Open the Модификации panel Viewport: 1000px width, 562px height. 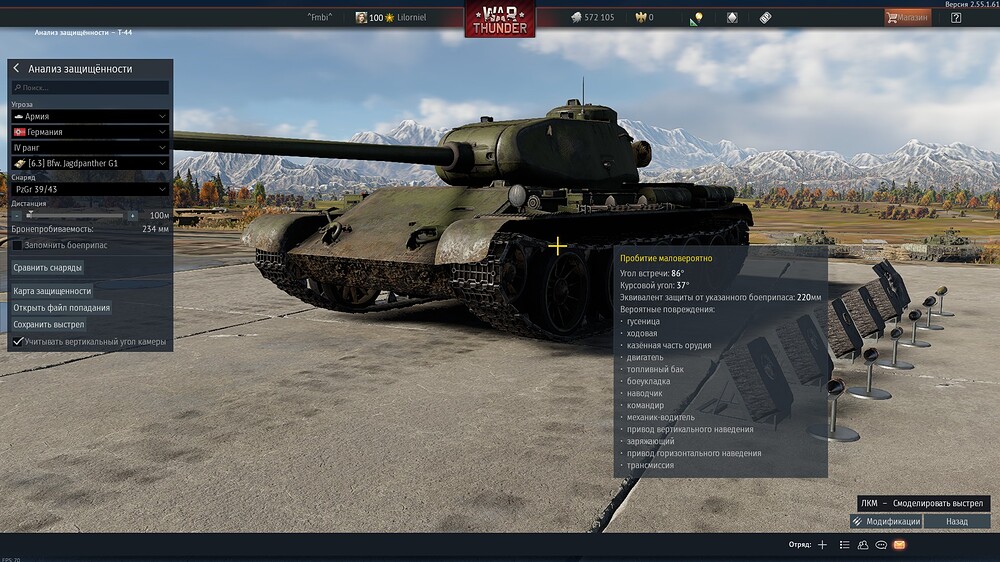tap(886, 521)
